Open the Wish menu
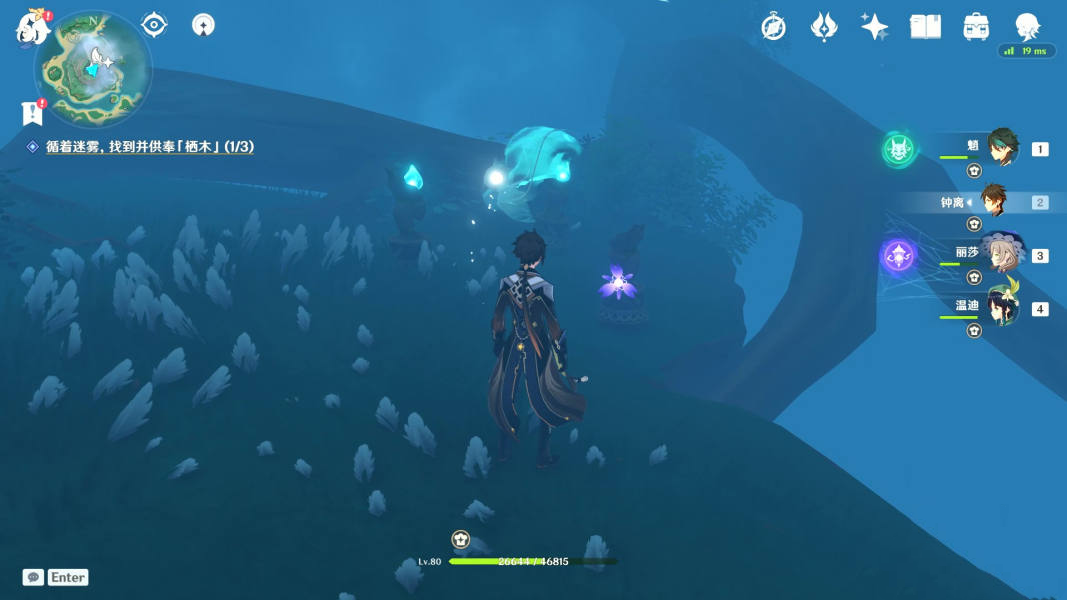 [824, 27]
